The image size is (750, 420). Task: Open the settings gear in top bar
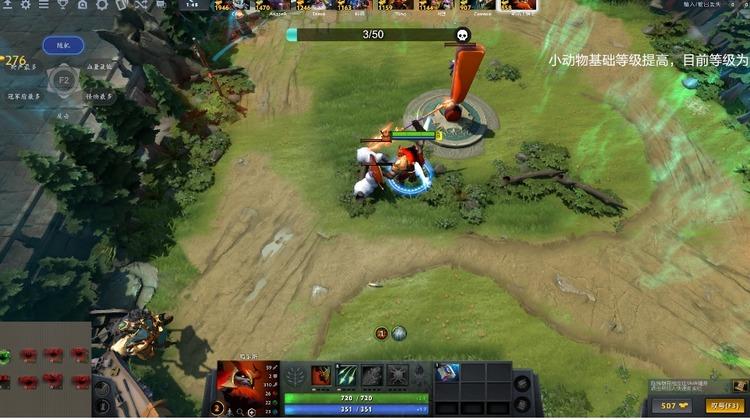click(x=25, y=6)
